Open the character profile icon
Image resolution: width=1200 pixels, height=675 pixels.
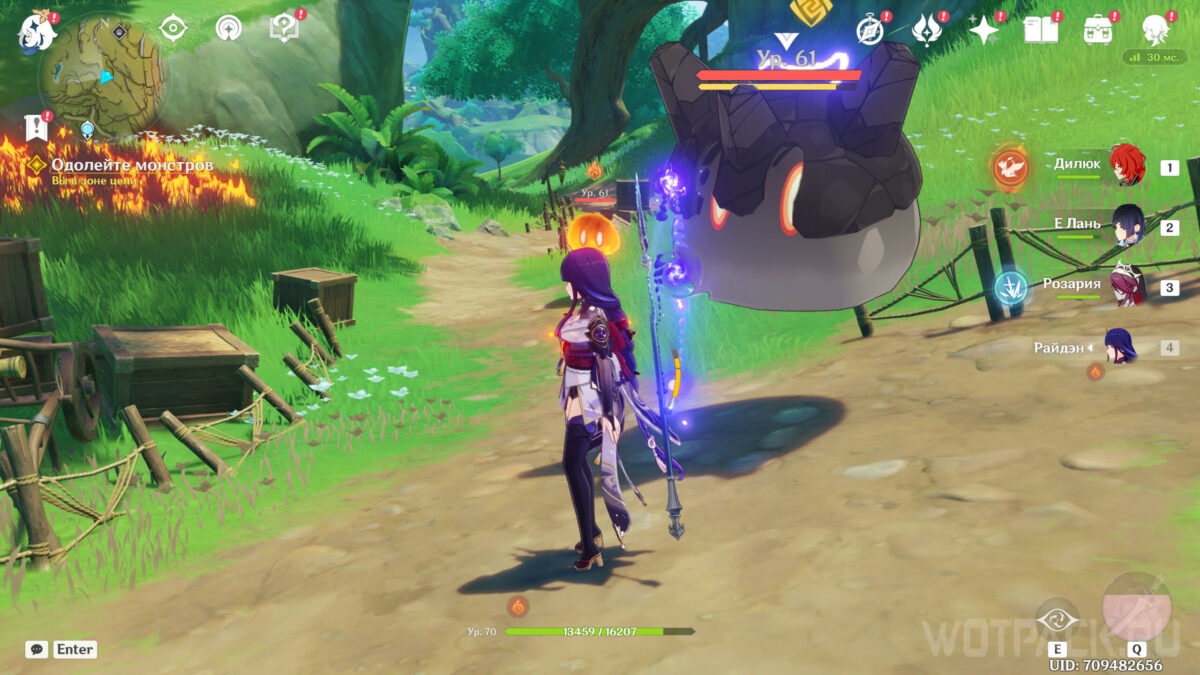tap(1157, 30)
